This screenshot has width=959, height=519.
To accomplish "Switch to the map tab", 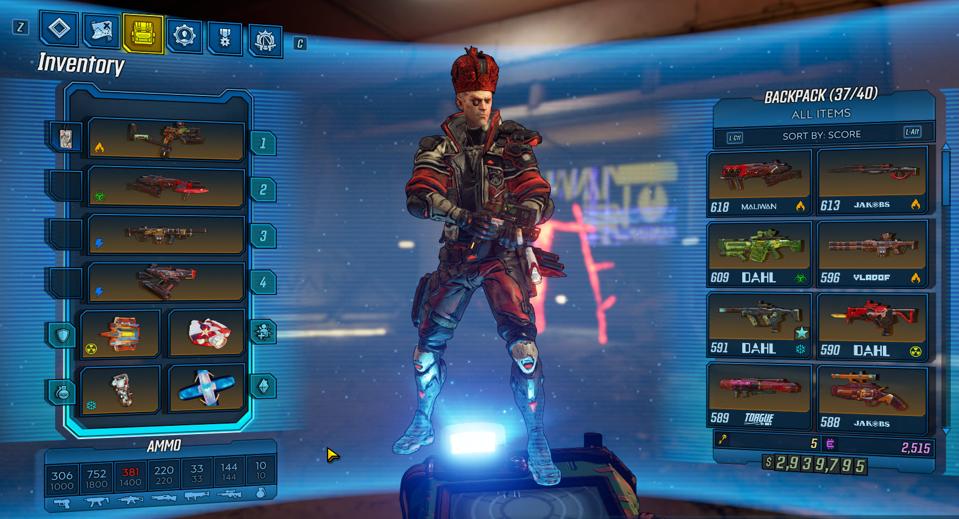I will [101, 32].
